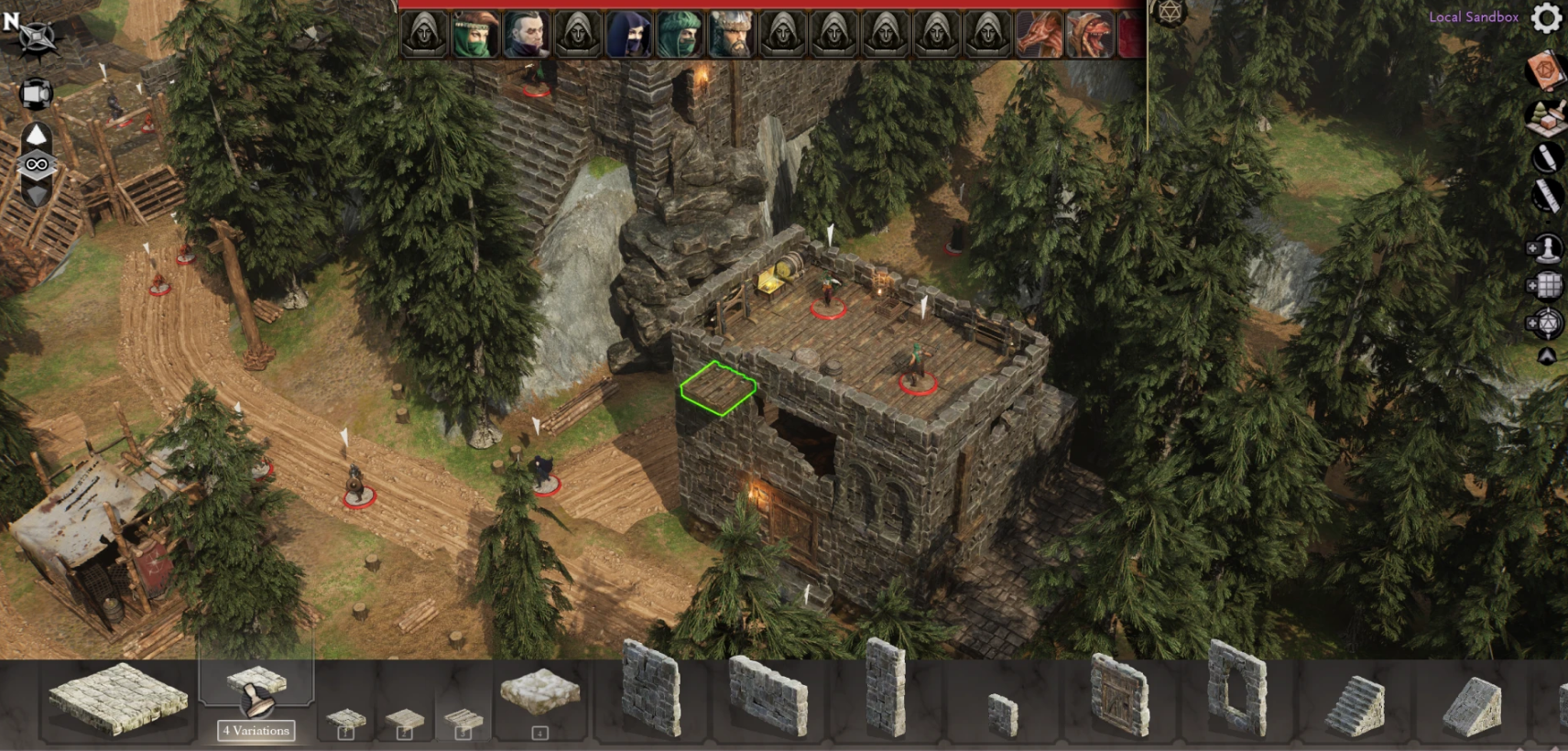Viewport: 1568px width, 751px height.
Task: Open the 4 Variations tile selector
Action: tap(256, 730)
